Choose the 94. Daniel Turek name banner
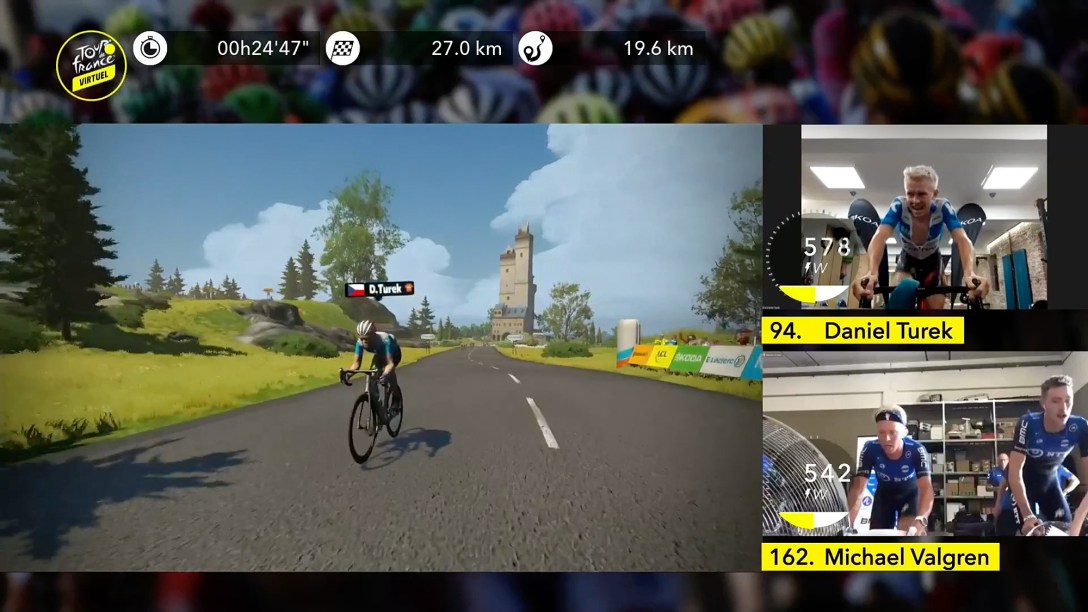 pos(863,330)
